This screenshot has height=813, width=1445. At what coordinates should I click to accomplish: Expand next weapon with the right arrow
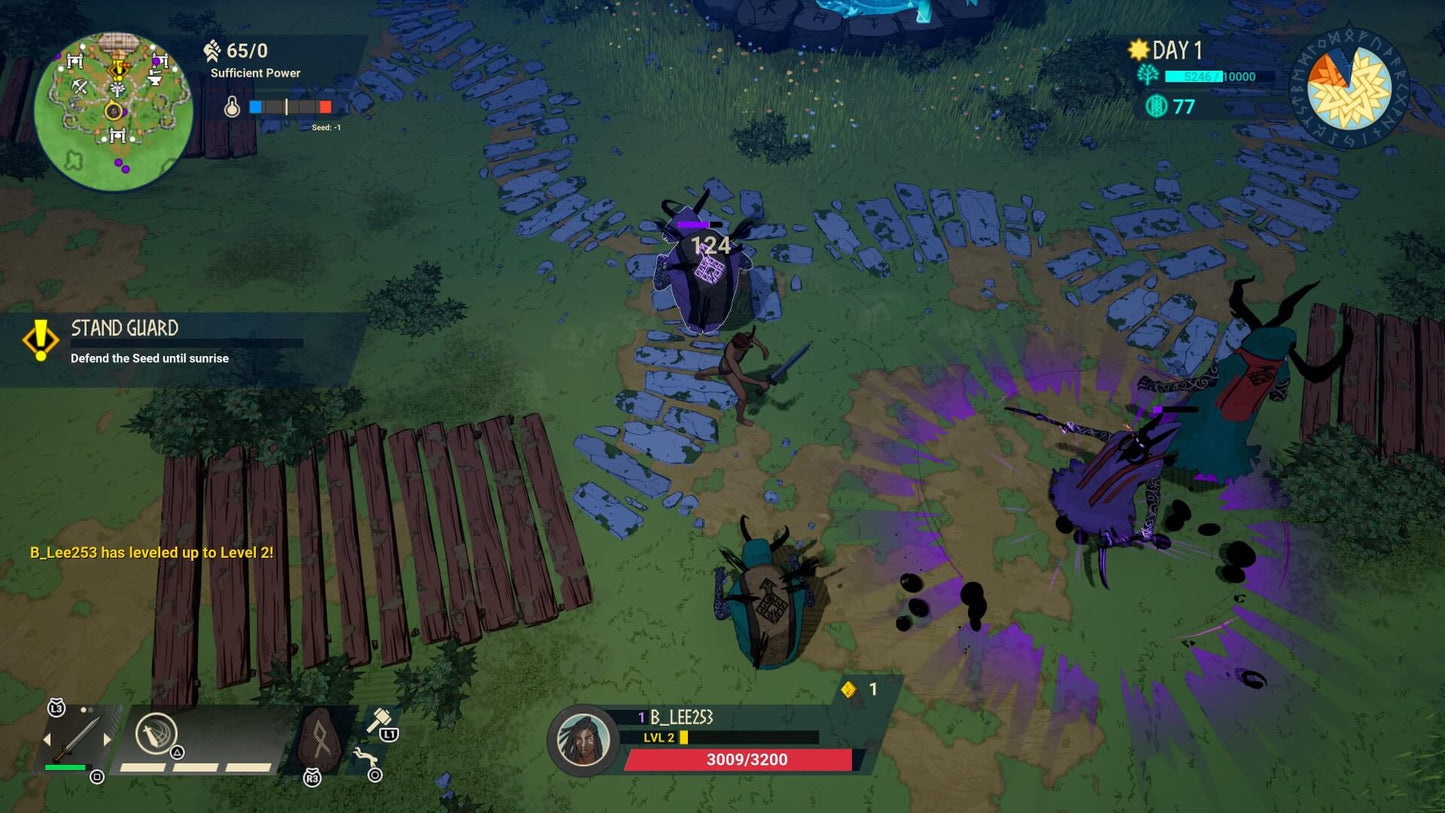pos(107,740)
